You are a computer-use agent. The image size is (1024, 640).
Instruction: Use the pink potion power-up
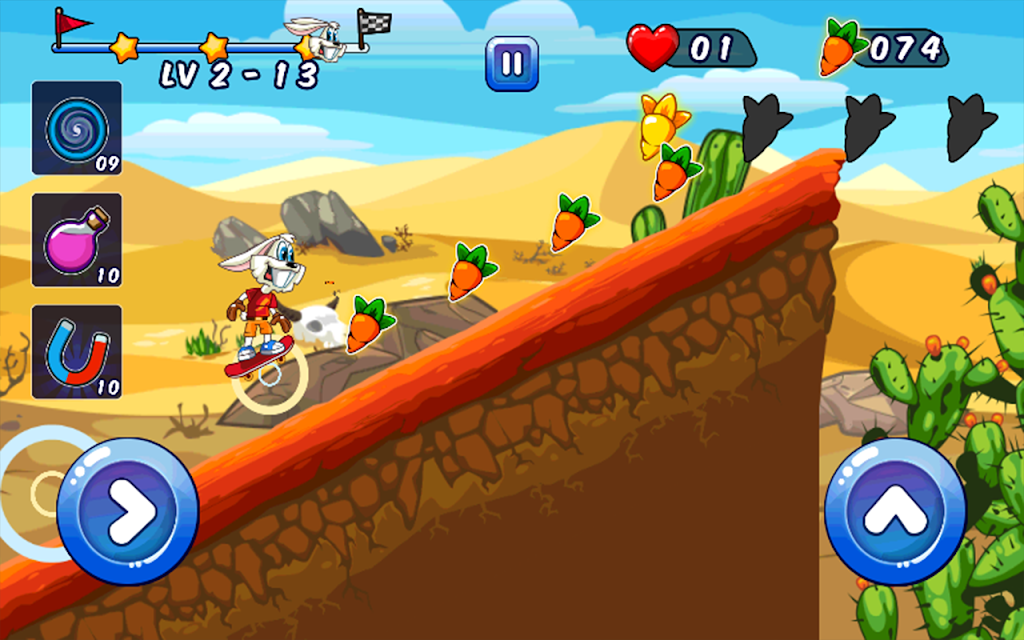pyautogui.click(x=77, y=240)
